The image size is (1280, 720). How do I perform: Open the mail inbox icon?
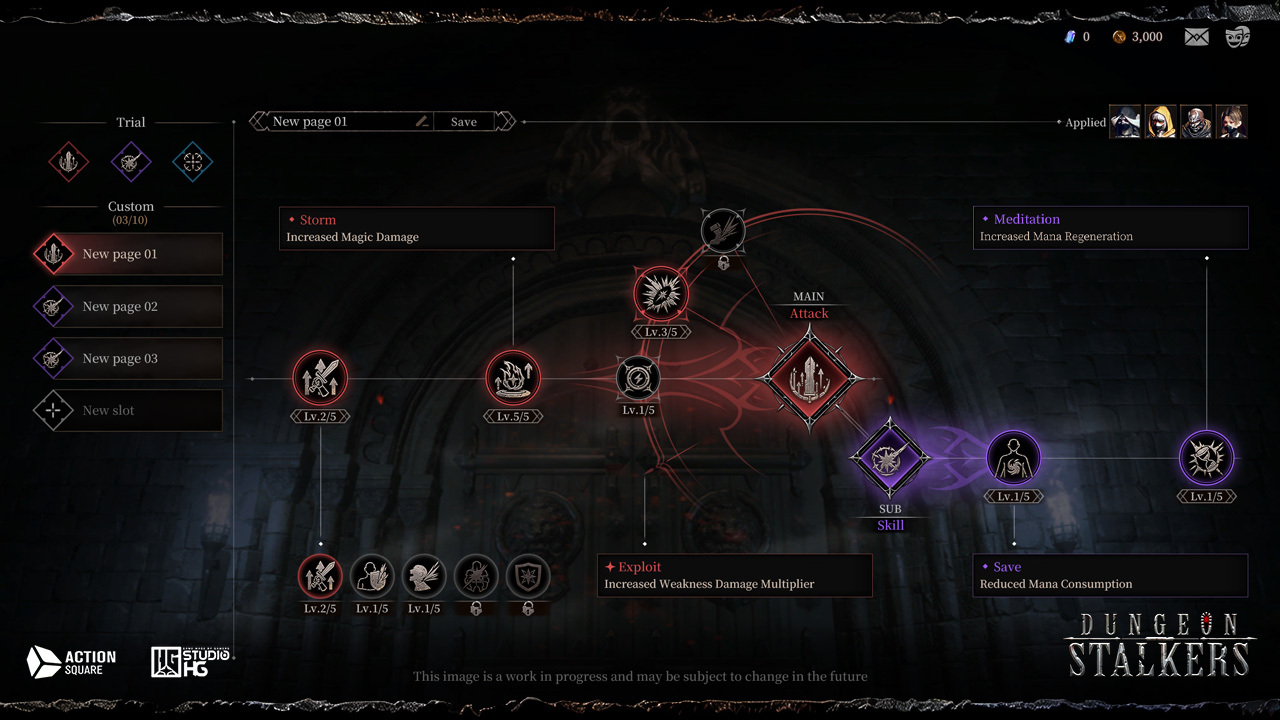(x=1196, y=36)
